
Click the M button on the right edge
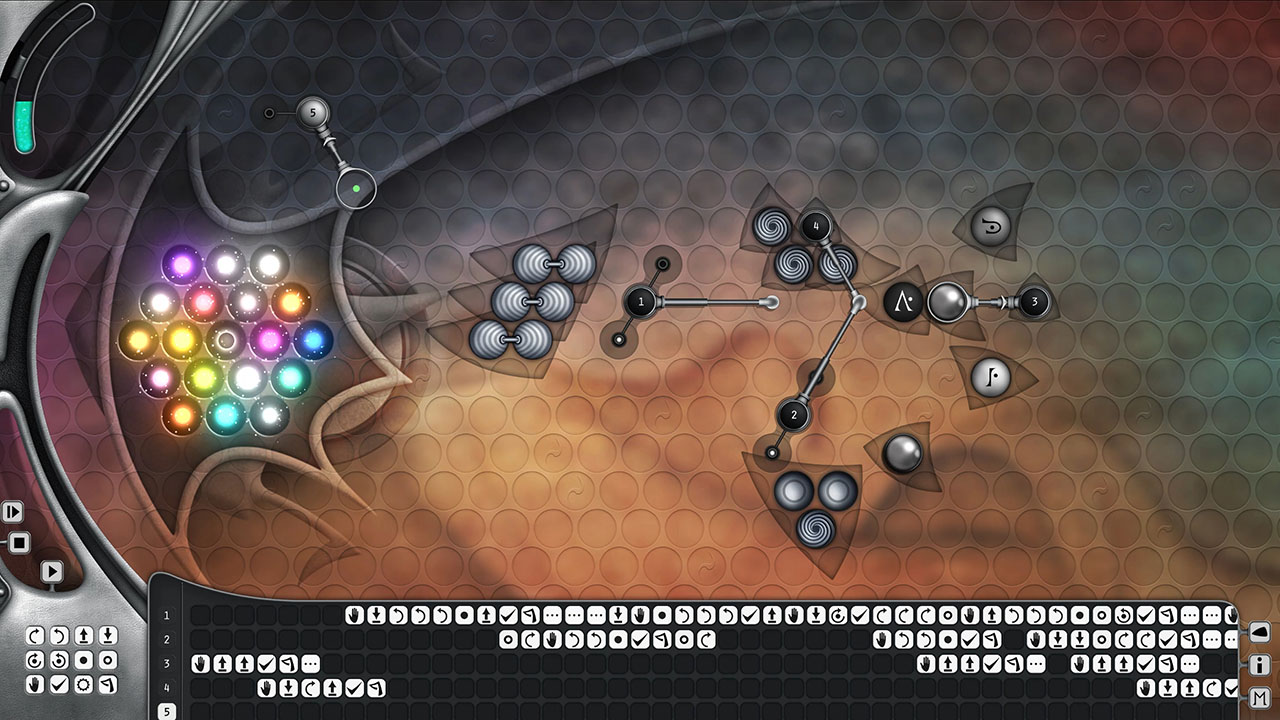click(x=1258, y=696)
